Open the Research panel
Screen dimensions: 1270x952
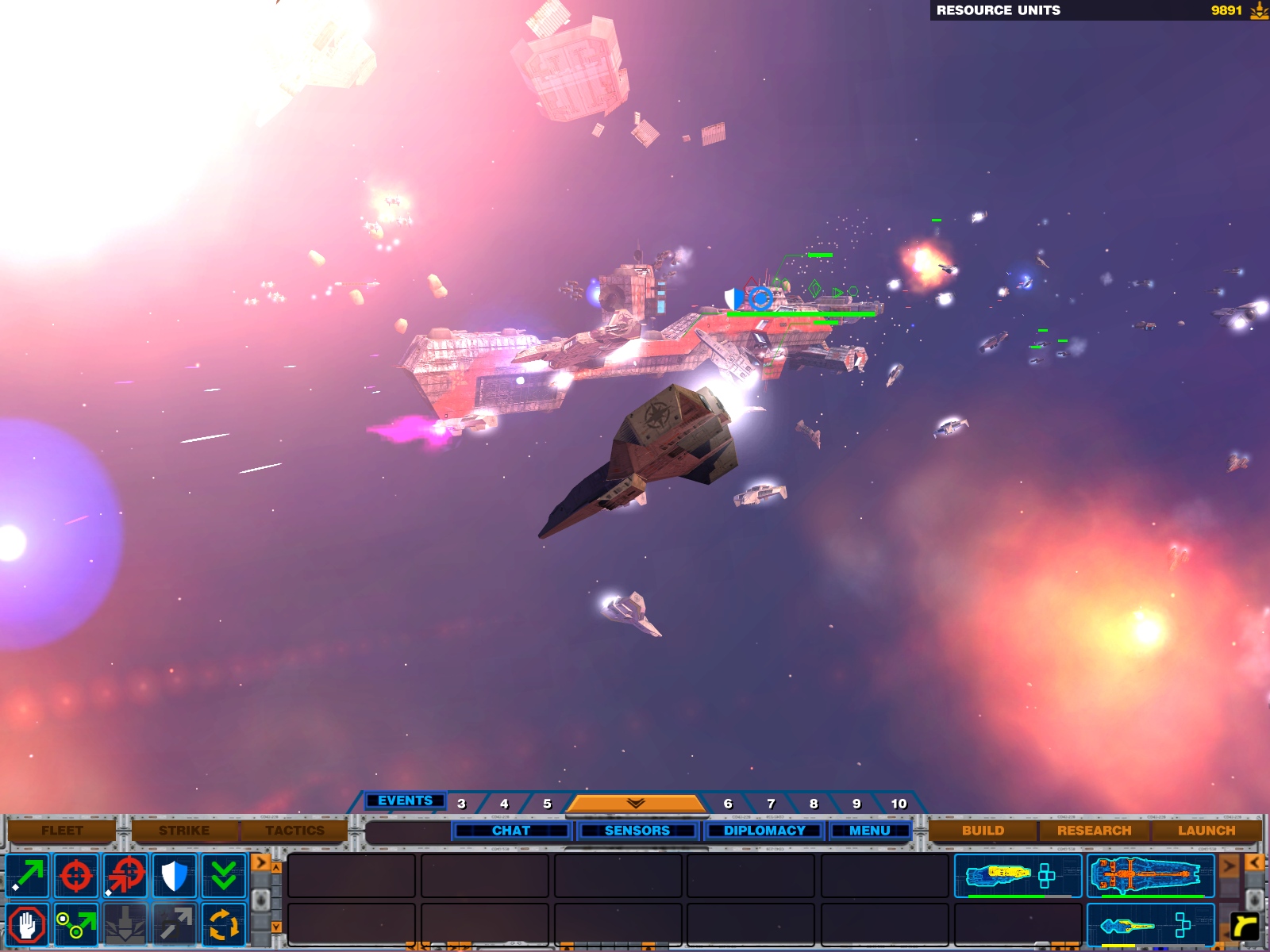(1094, 831)
